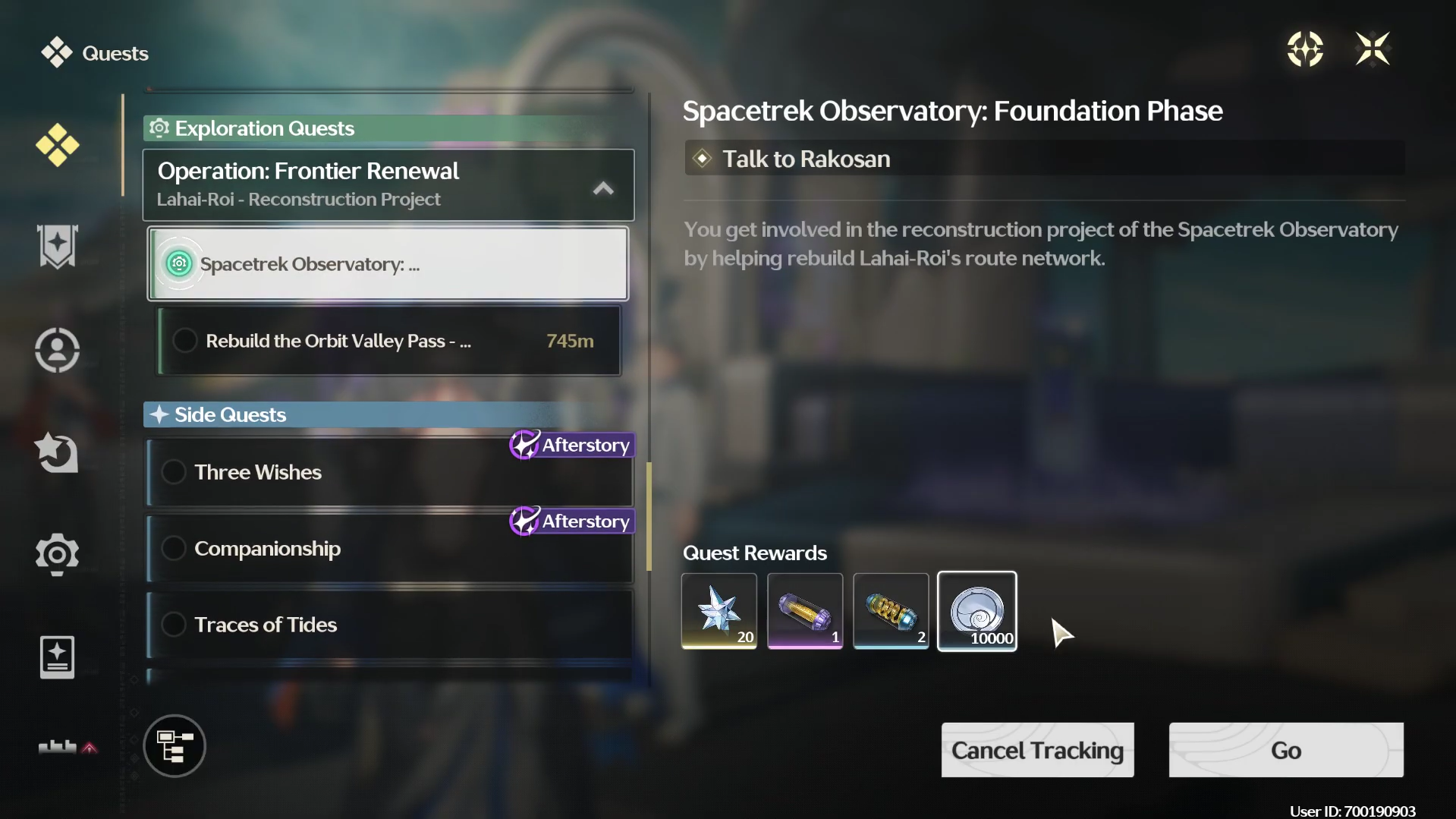The image size is (1456, 819).
Task: Collapse Operation: Frontier Renewal quest group
Action: (x=603, y=188)
